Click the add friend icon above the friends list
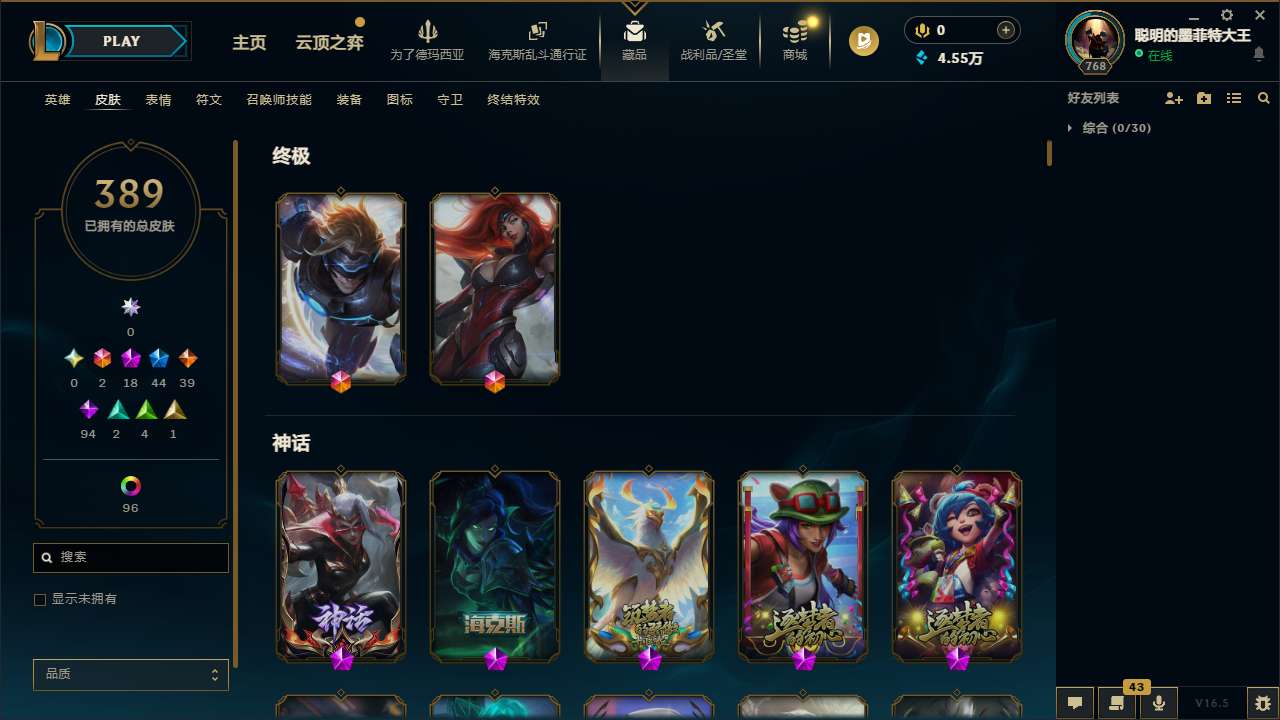The width and height of the screenshot is (1280, 720). pos(1174,98)
